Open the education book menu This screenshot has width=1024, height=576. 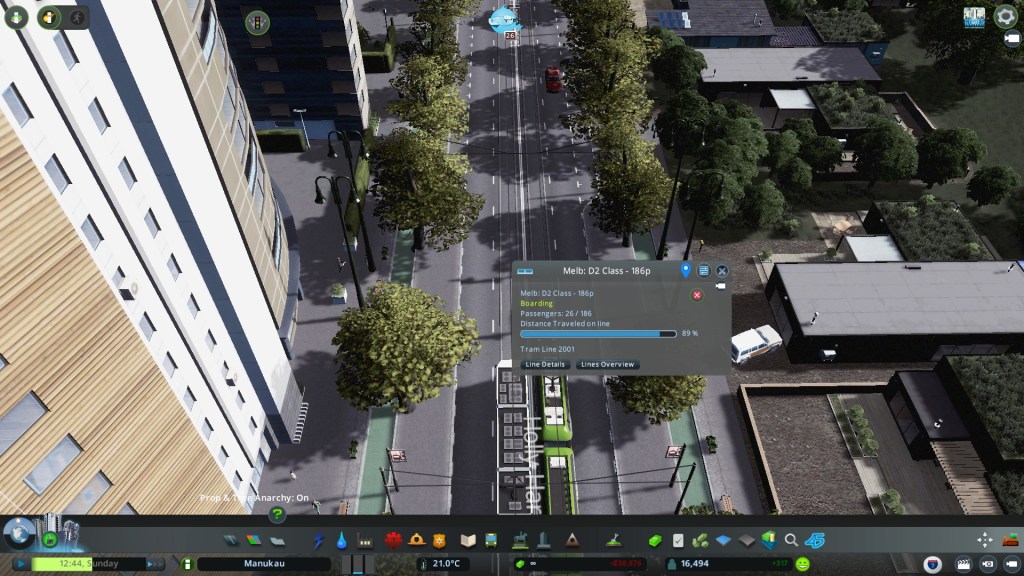(x=467, y=540)
